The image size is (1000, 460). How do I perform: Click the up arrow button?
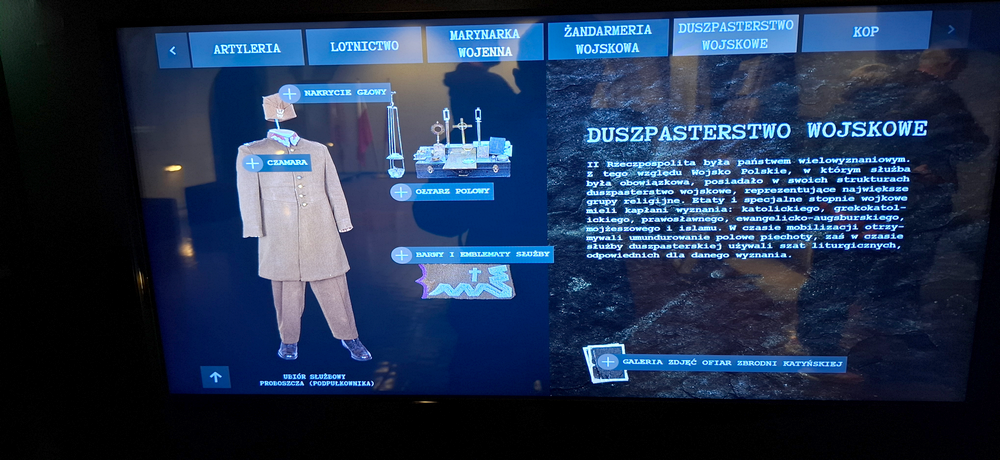coord(215,376)
